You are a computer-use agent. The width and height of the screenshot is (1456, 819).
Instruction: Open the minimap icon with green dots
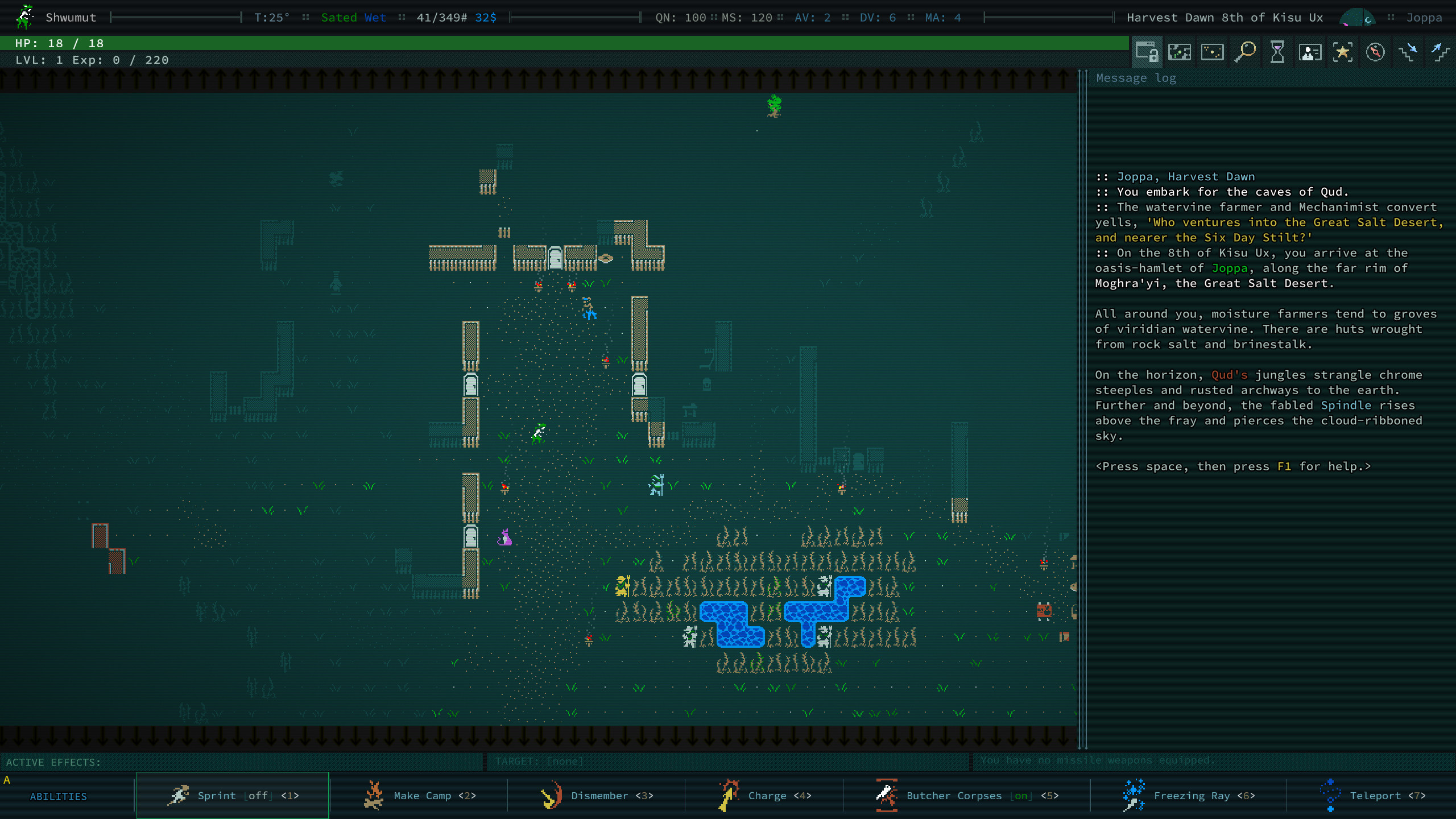click(1180, 52)
